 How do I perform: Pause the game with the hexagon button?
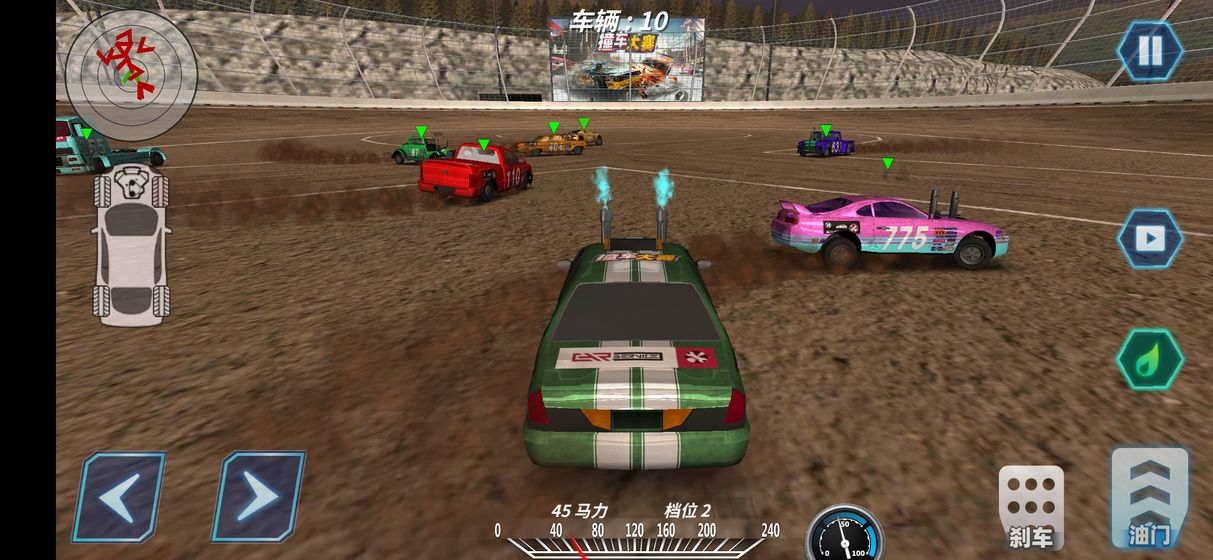(1150, 51)
